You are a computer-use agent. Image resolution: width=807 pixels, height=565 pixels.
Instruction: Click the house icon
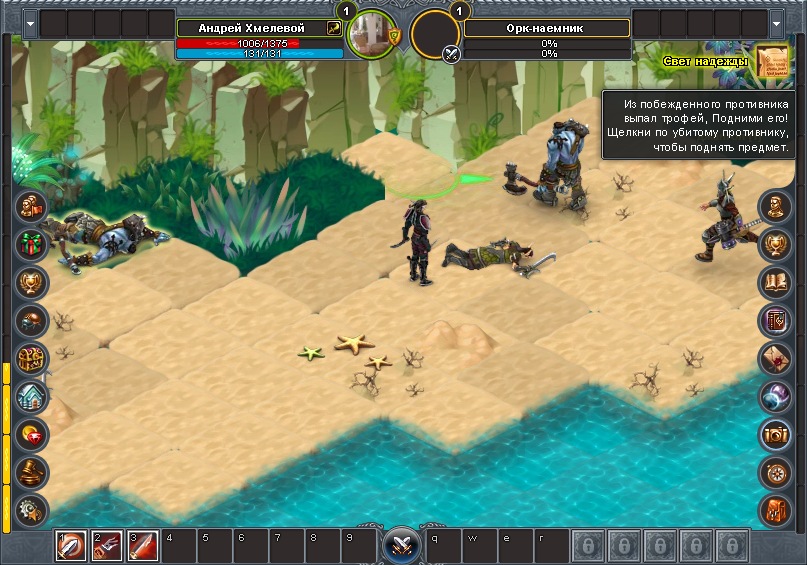click(x=32, y=396)
